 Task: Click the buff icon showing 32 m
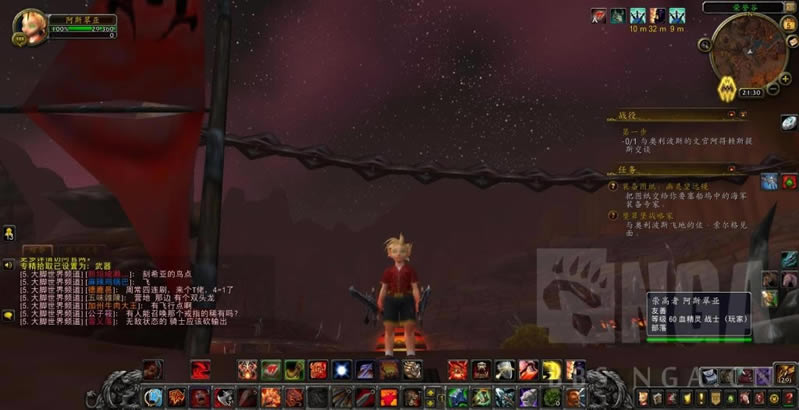656,15
